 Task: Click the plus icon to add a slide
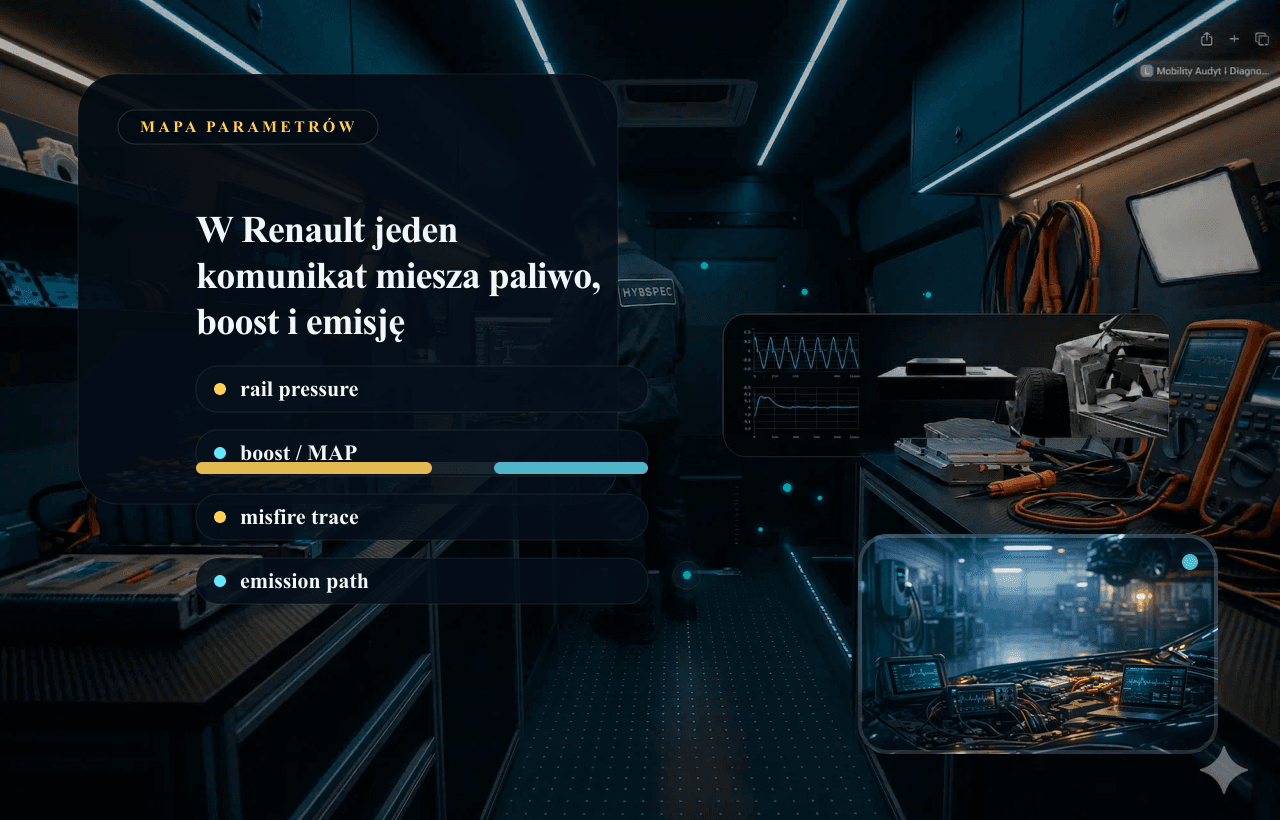(x=1234, y=39)
